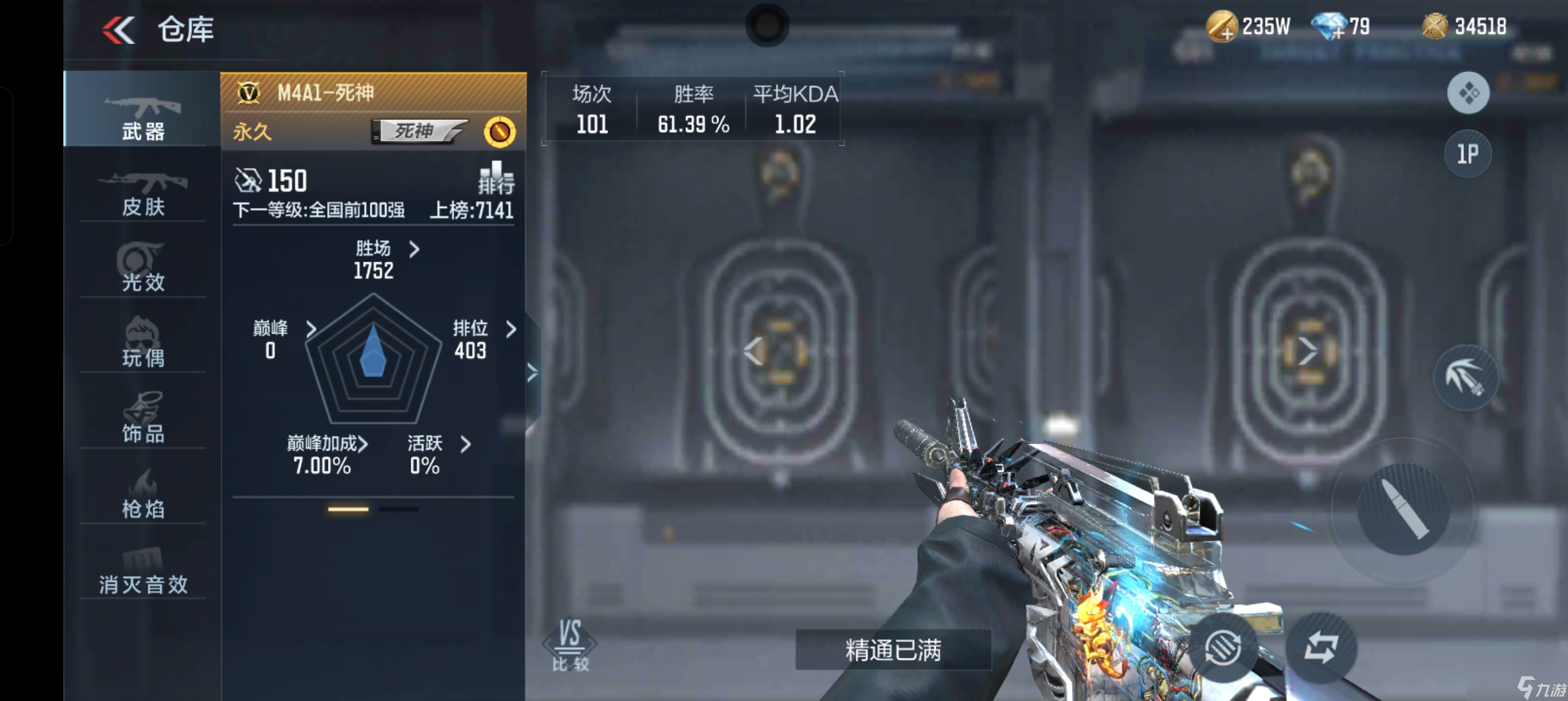
Task: Click the swap arrows button
Action: (x=1321, y=647)
